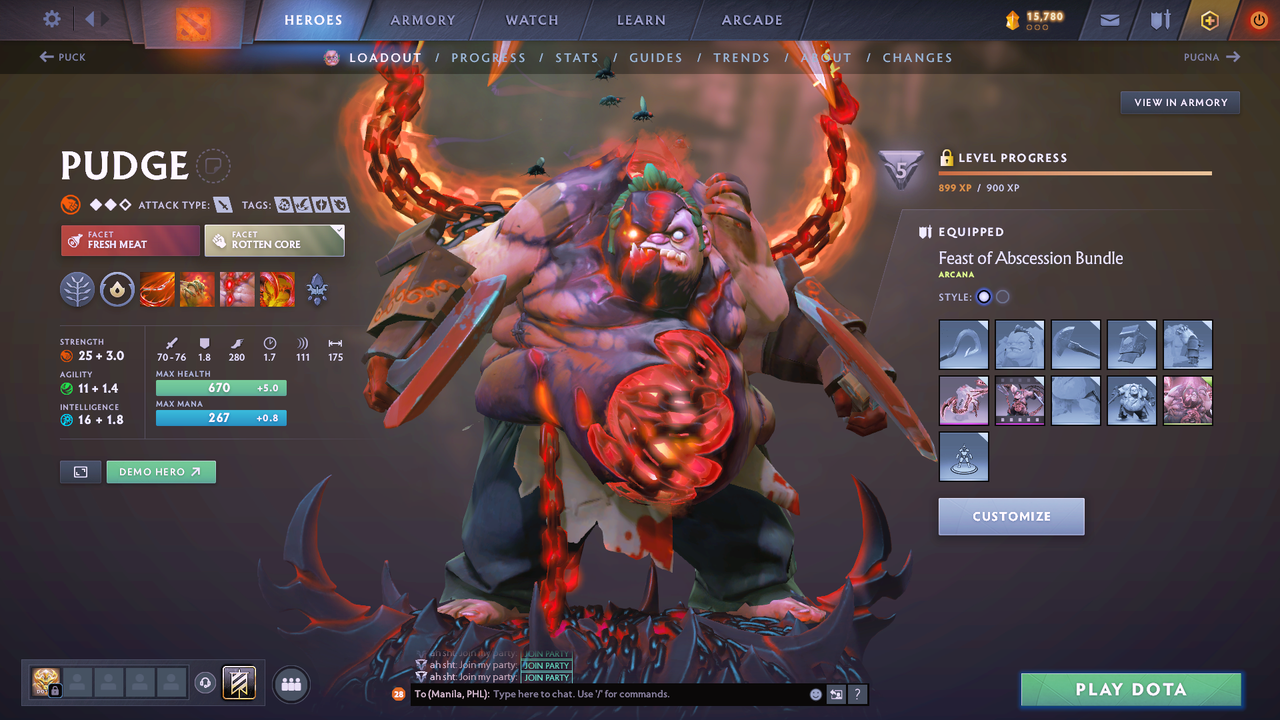View the innate ability icon

pyautogui.click(x=117, y=289)
